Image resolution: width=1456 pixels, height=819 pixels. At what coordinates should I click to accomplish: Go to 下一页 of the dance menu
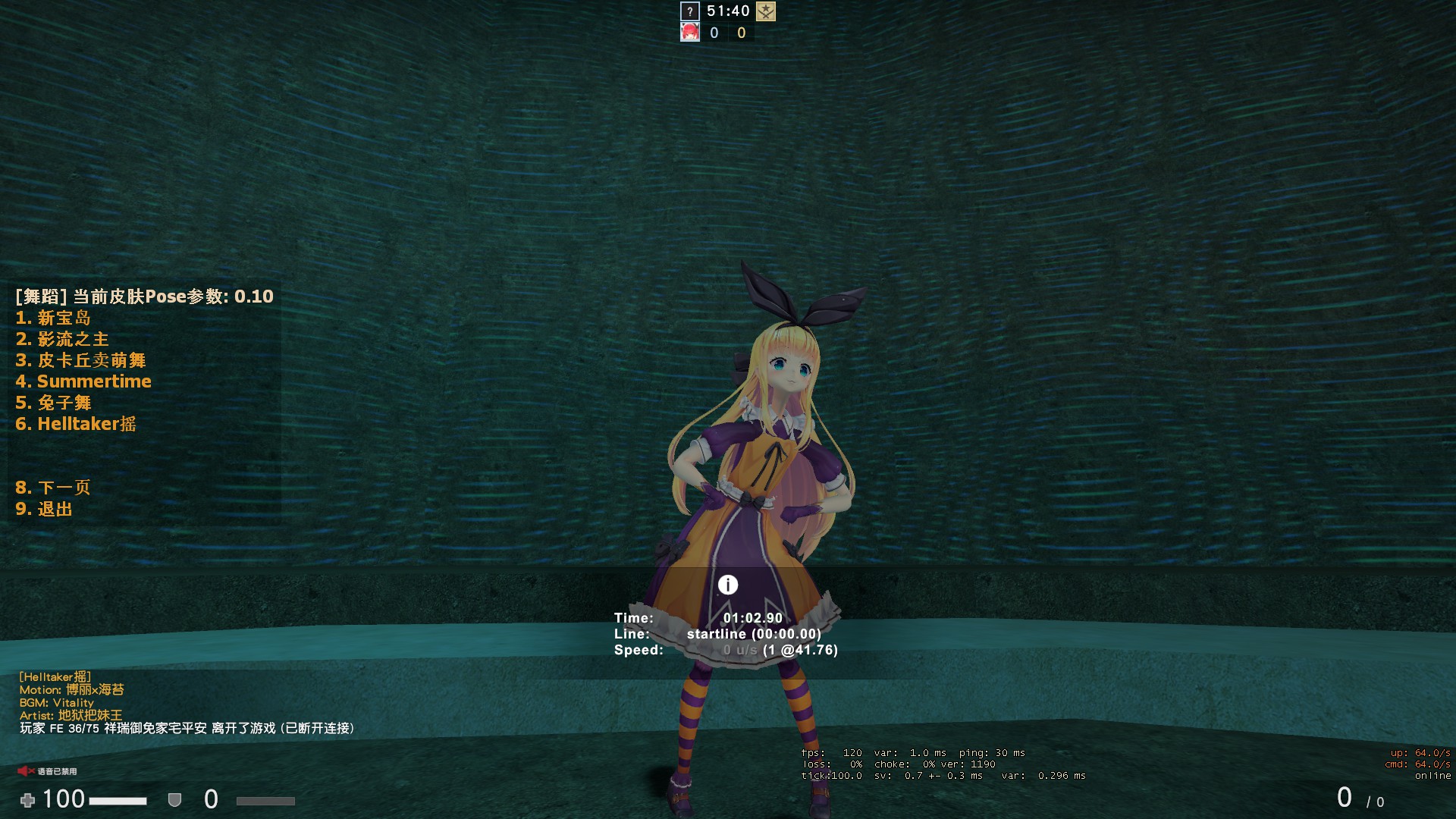pyautogui.click(x=53, y=488)
